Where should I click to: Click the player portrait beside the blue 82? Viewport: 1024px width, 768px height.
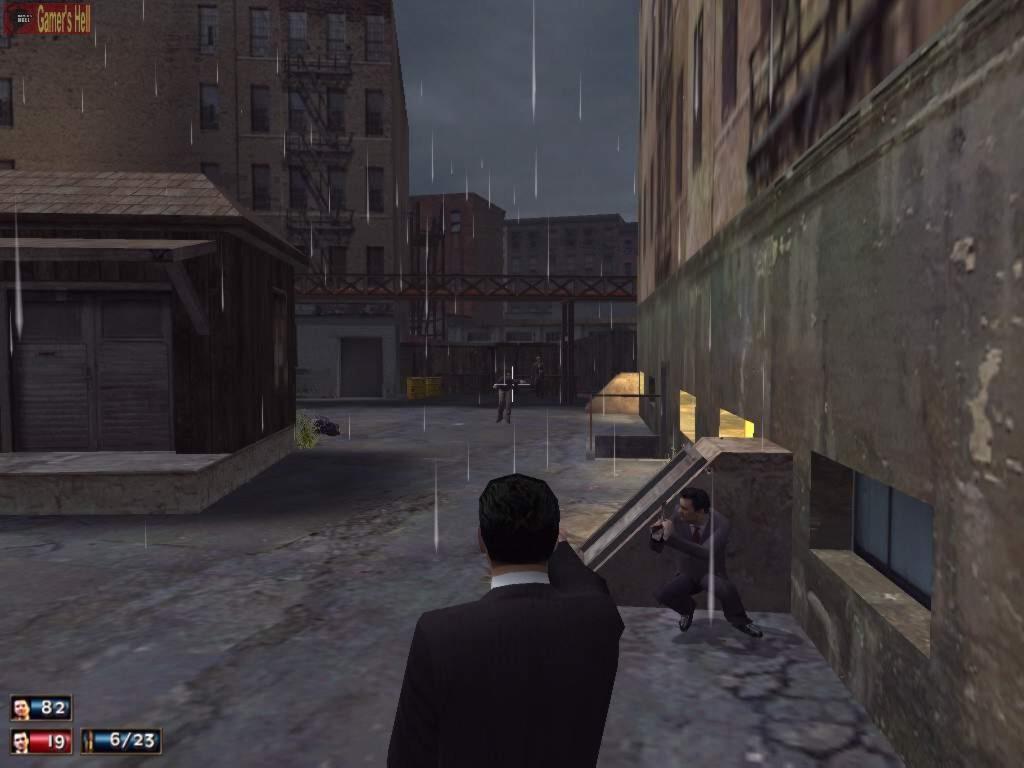click(x=21, y=708)
